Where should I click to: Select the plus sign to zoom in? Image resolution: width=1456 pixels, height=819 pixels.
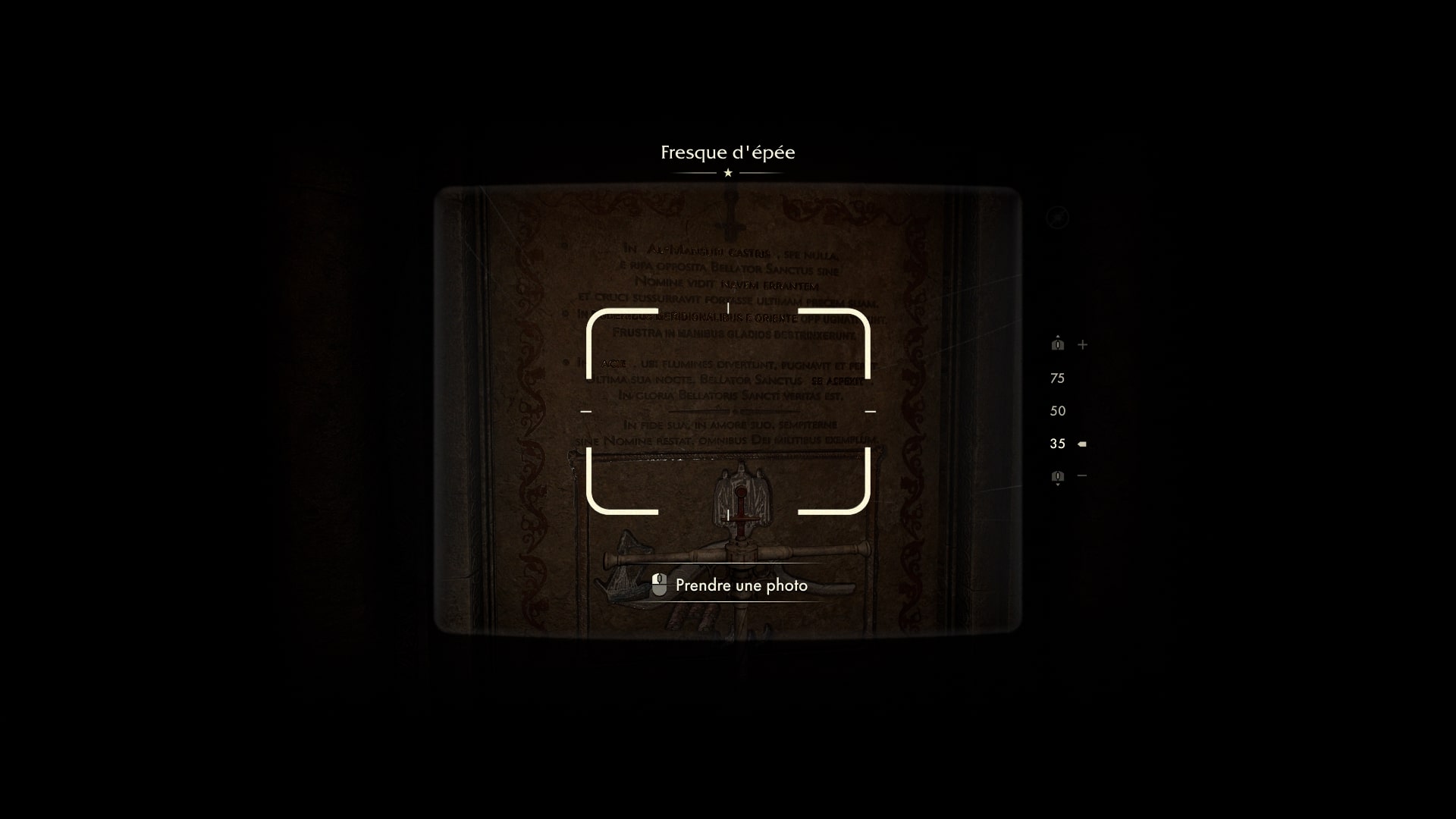1082,344
